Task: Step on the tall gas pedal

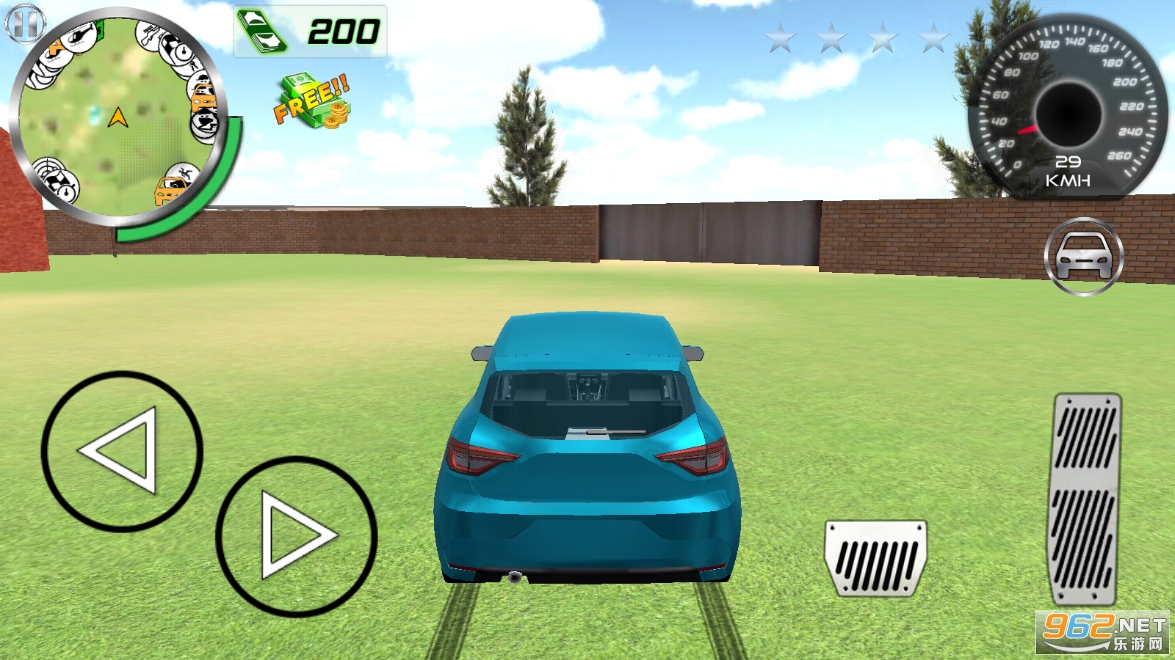Action: coord(1086,499)
